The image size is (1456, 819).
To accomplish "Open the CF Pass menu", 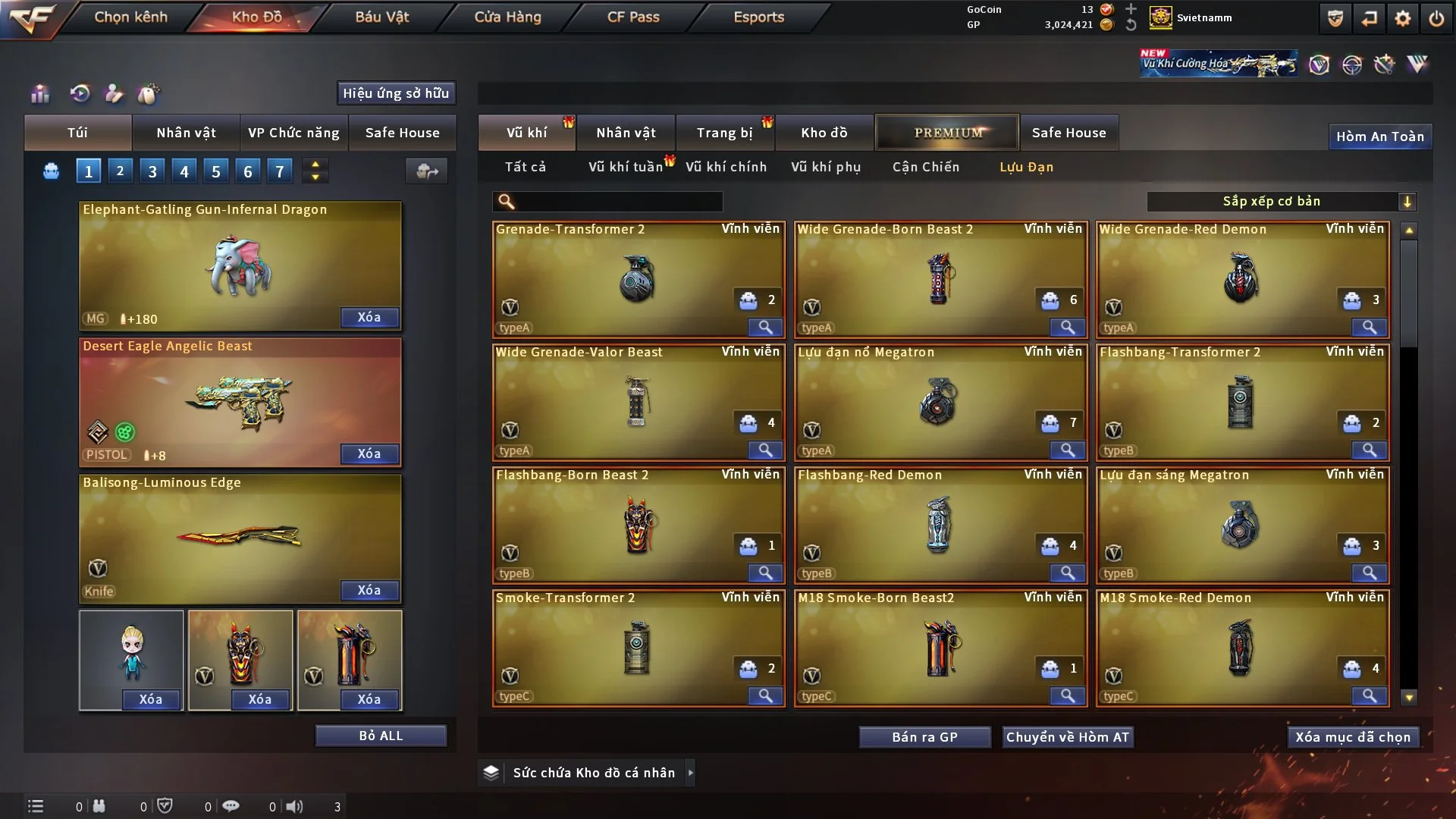I will pos(633,17).
